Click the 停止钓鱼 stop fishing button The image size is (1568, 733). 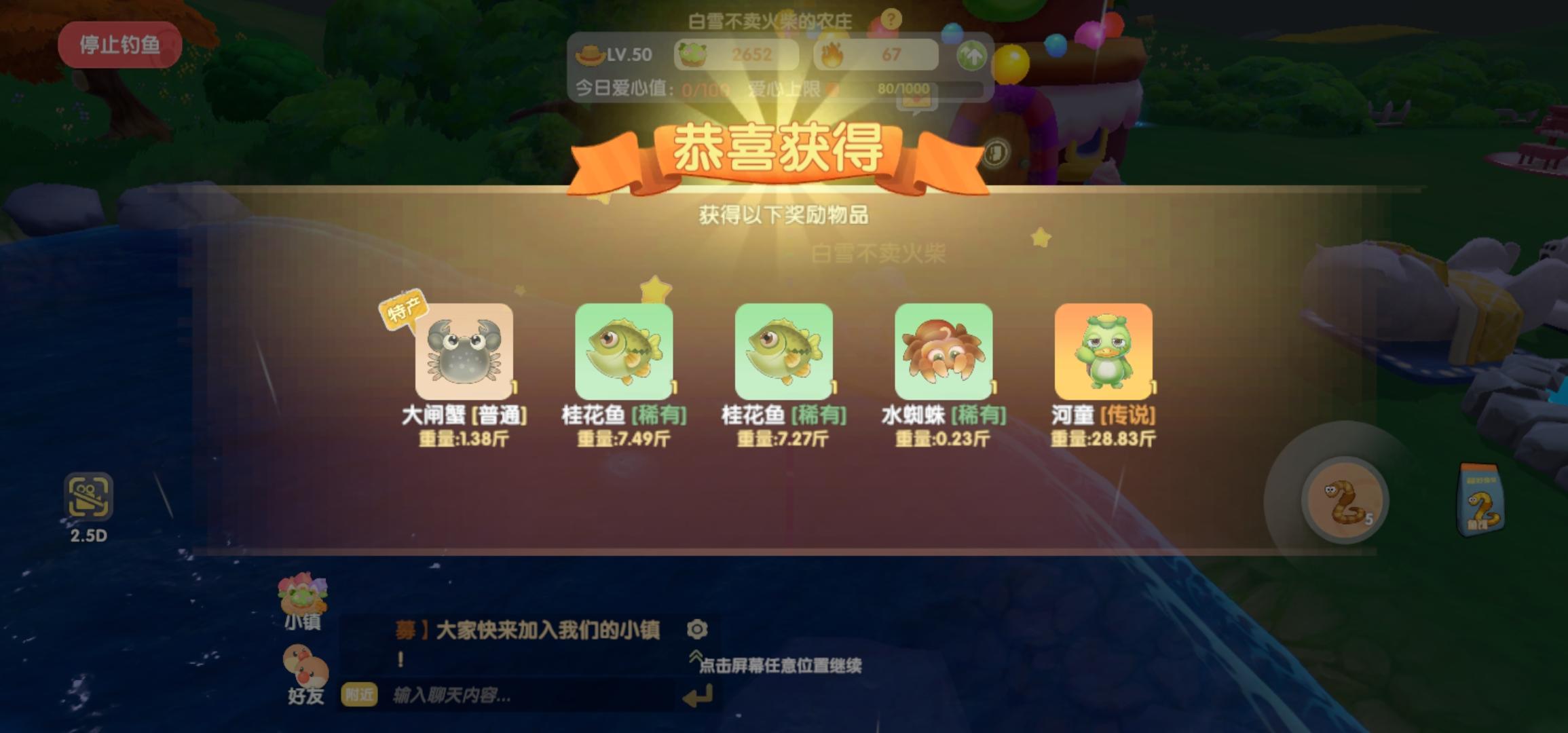(x=119, y=43)
